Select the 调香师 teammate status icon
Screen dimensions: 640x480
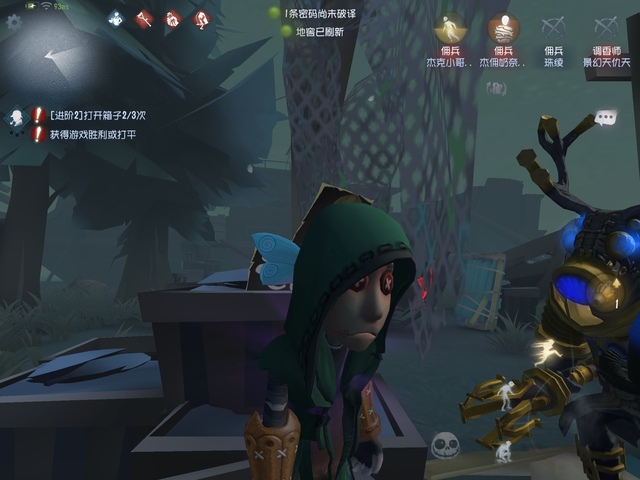coord(605,28)
